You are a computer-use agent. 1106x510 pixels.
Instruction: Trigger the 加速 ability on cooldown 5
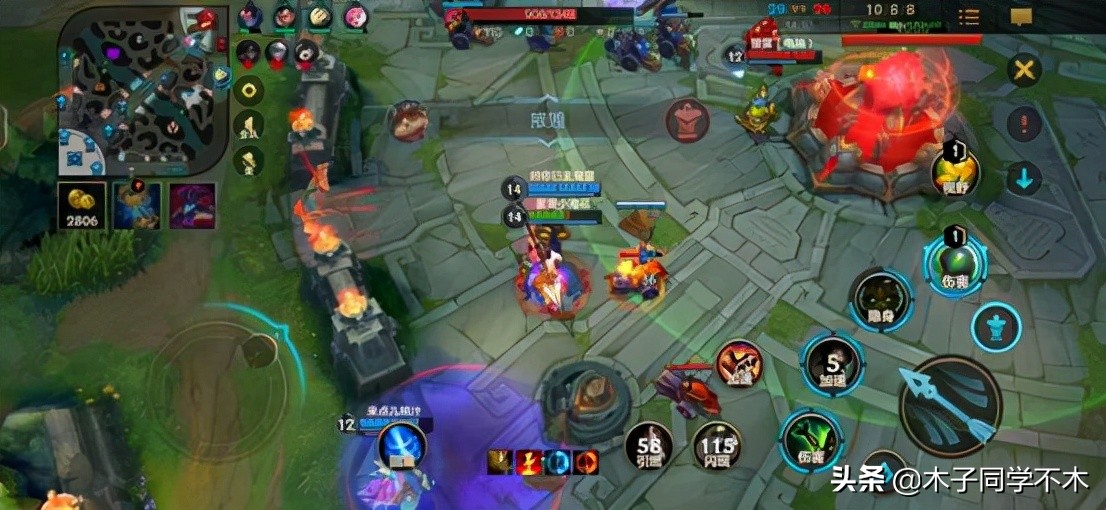pos(831,364)
